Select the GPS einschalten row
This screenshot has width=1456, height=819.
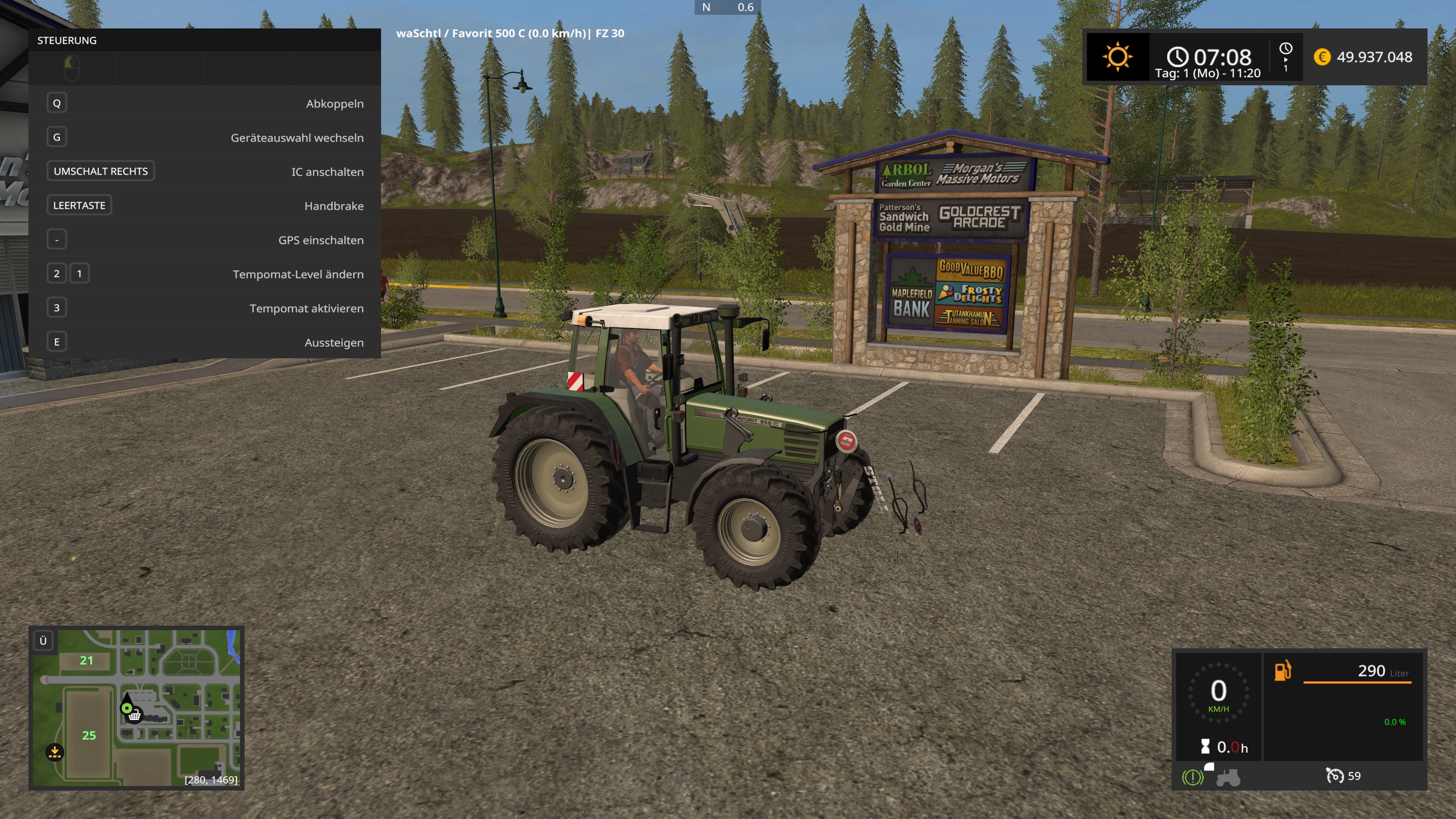pos(204,240)
